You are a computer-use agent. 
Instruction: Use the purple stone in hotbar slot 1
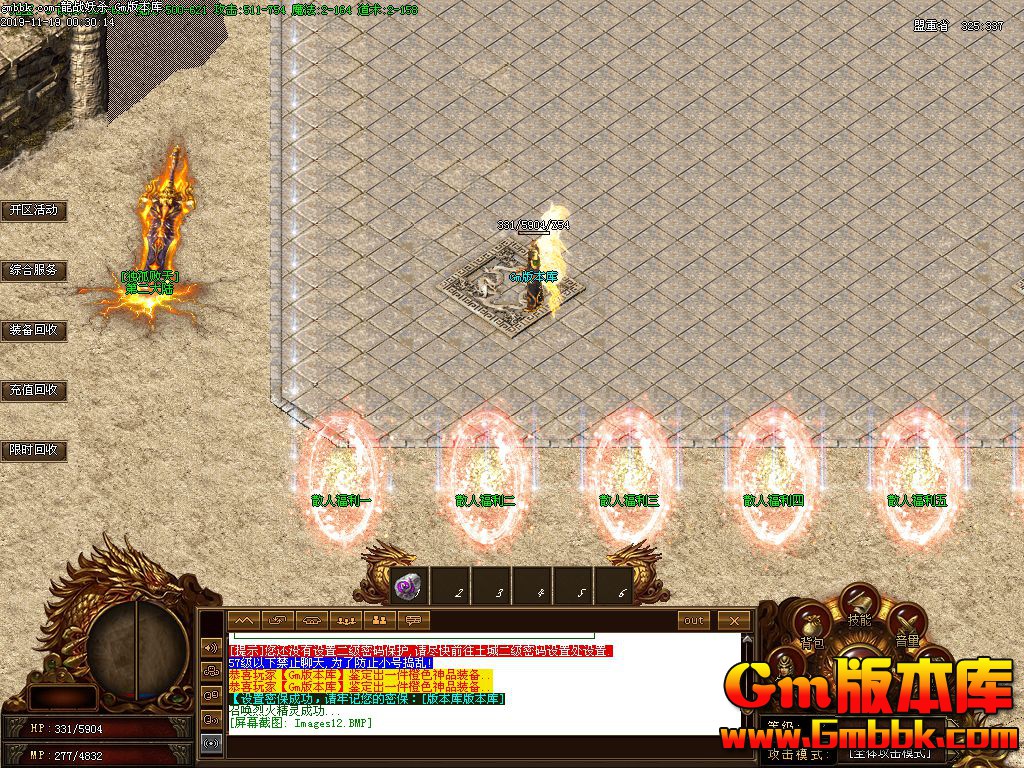pyautogui.click(x=409, y=587)
